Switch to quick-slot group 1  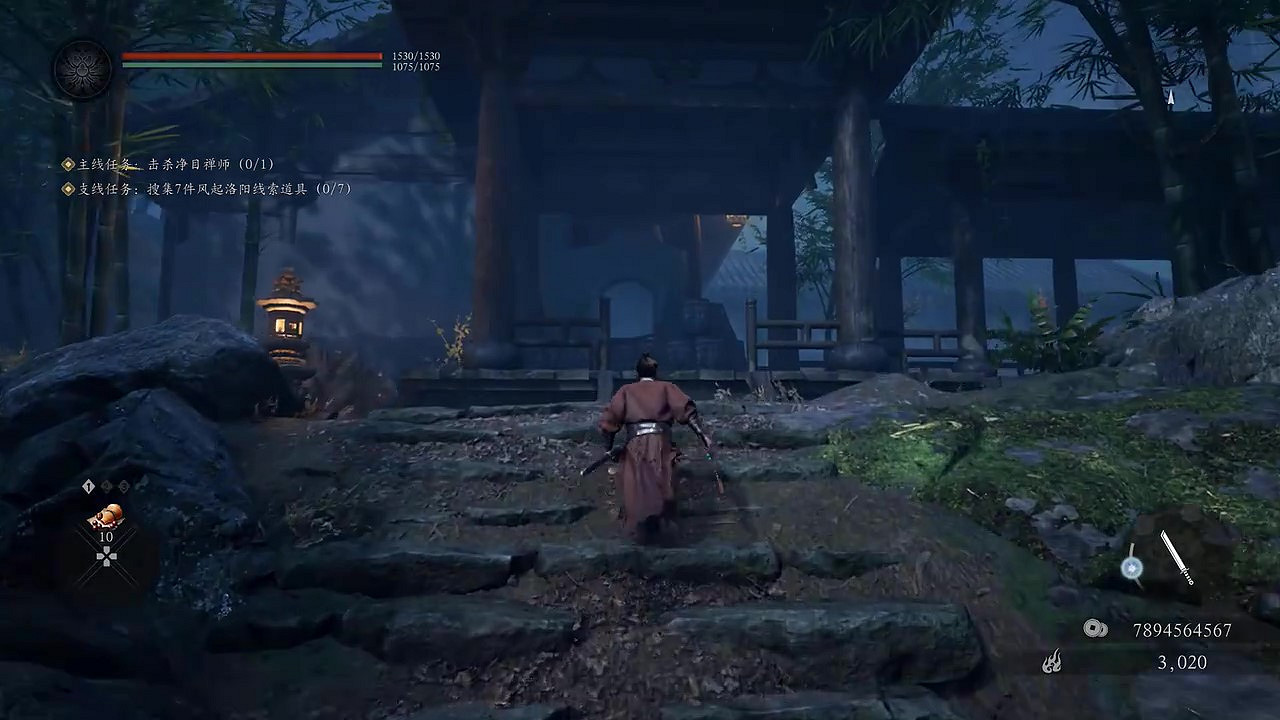(x=88, y=486)
